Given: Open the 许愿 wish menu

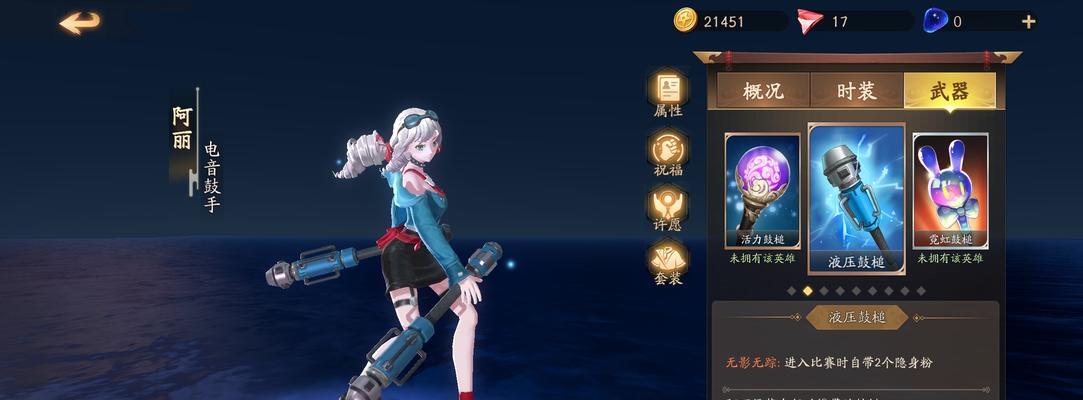Looking at the screenshot, I should click(x=668, y=208).
